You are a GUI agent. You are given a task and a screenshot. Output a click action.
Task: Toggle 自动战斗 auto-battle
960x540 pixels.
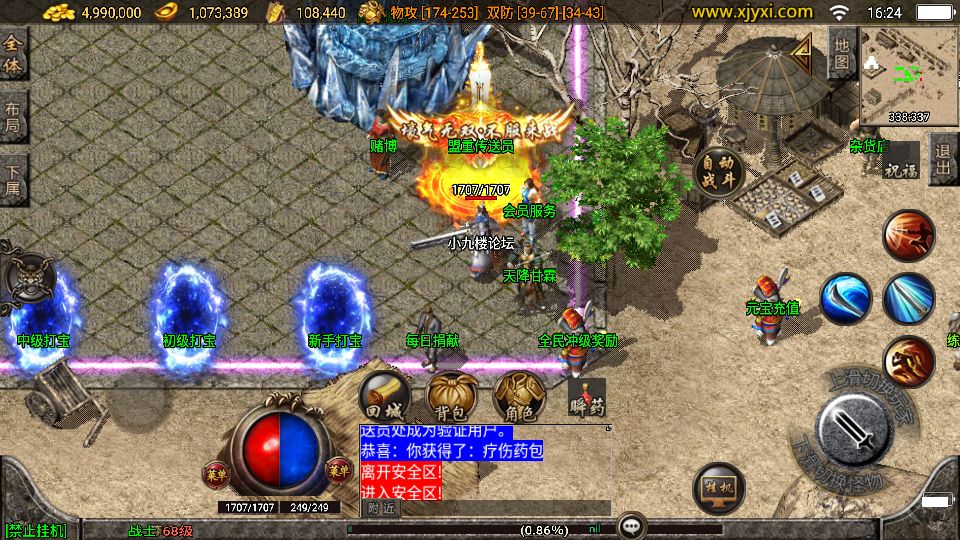coord(718,172)
